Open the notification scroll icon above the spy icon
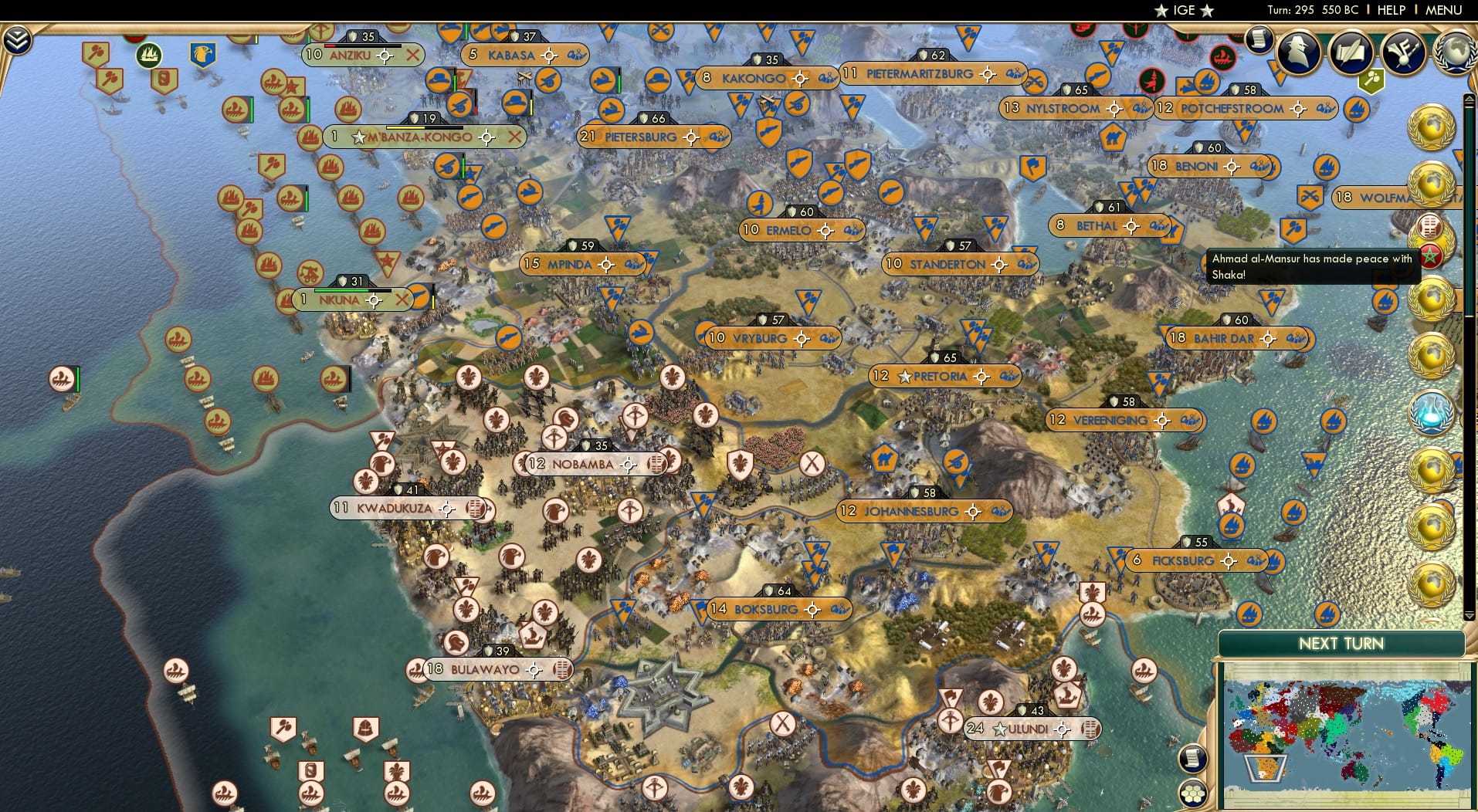The width and height of the screenshot is (1478, 812). pos(1258,39)
